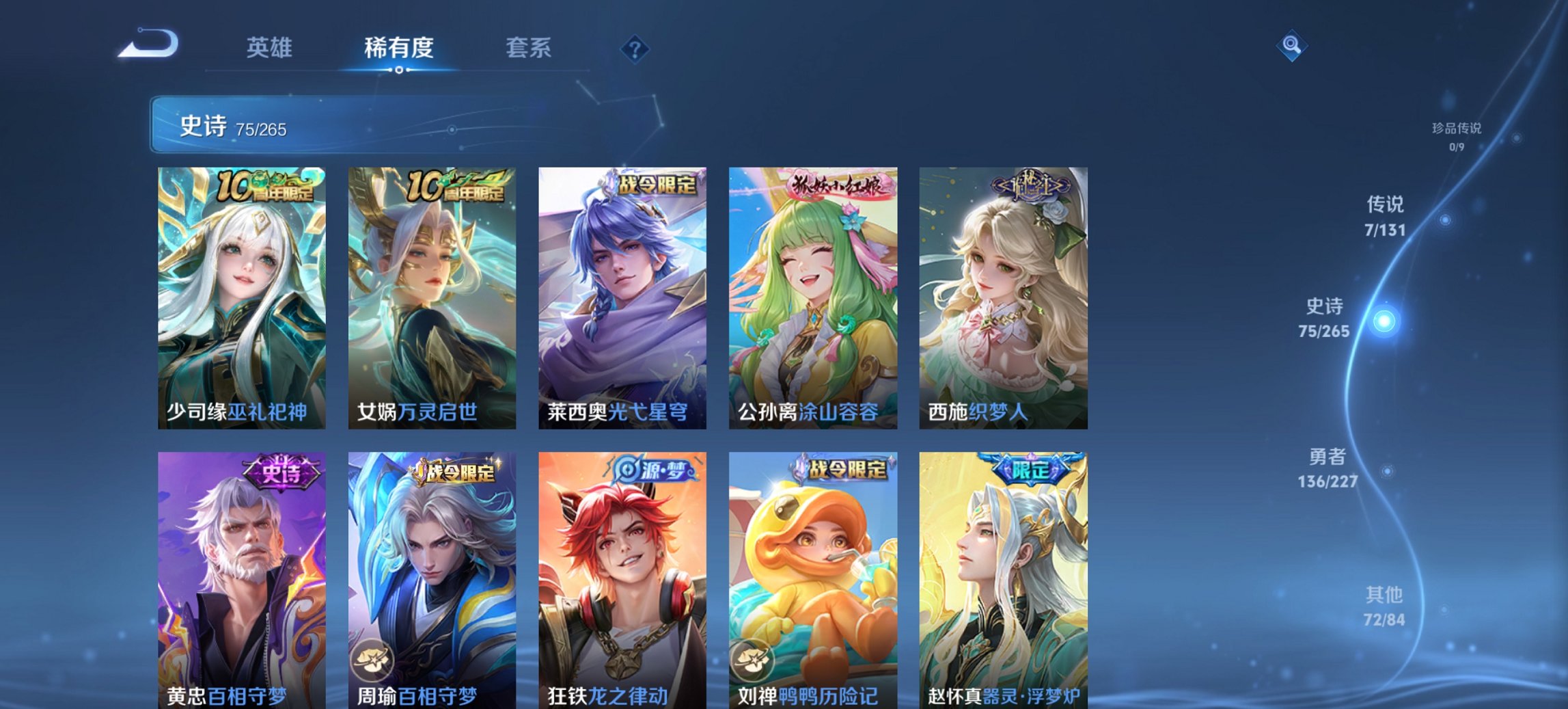The image size is (1568, 709).
Task: Click the back arrow icon top-left
Action: (x=147, y=42)
